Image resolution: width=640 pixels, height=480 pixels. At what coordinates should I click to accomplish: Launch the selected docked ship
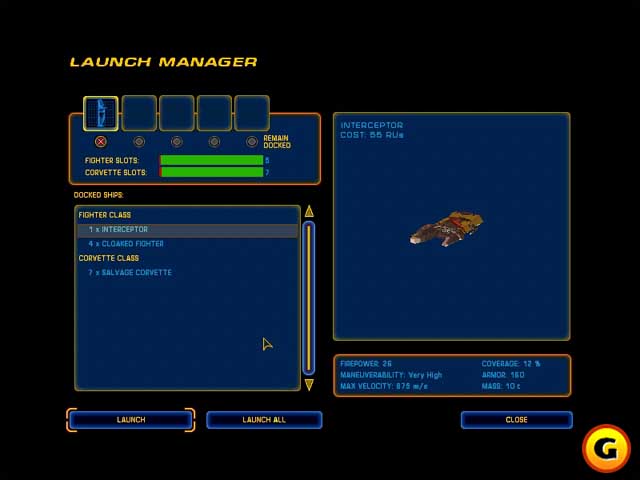pyautogui.click(x=131, y=420)
